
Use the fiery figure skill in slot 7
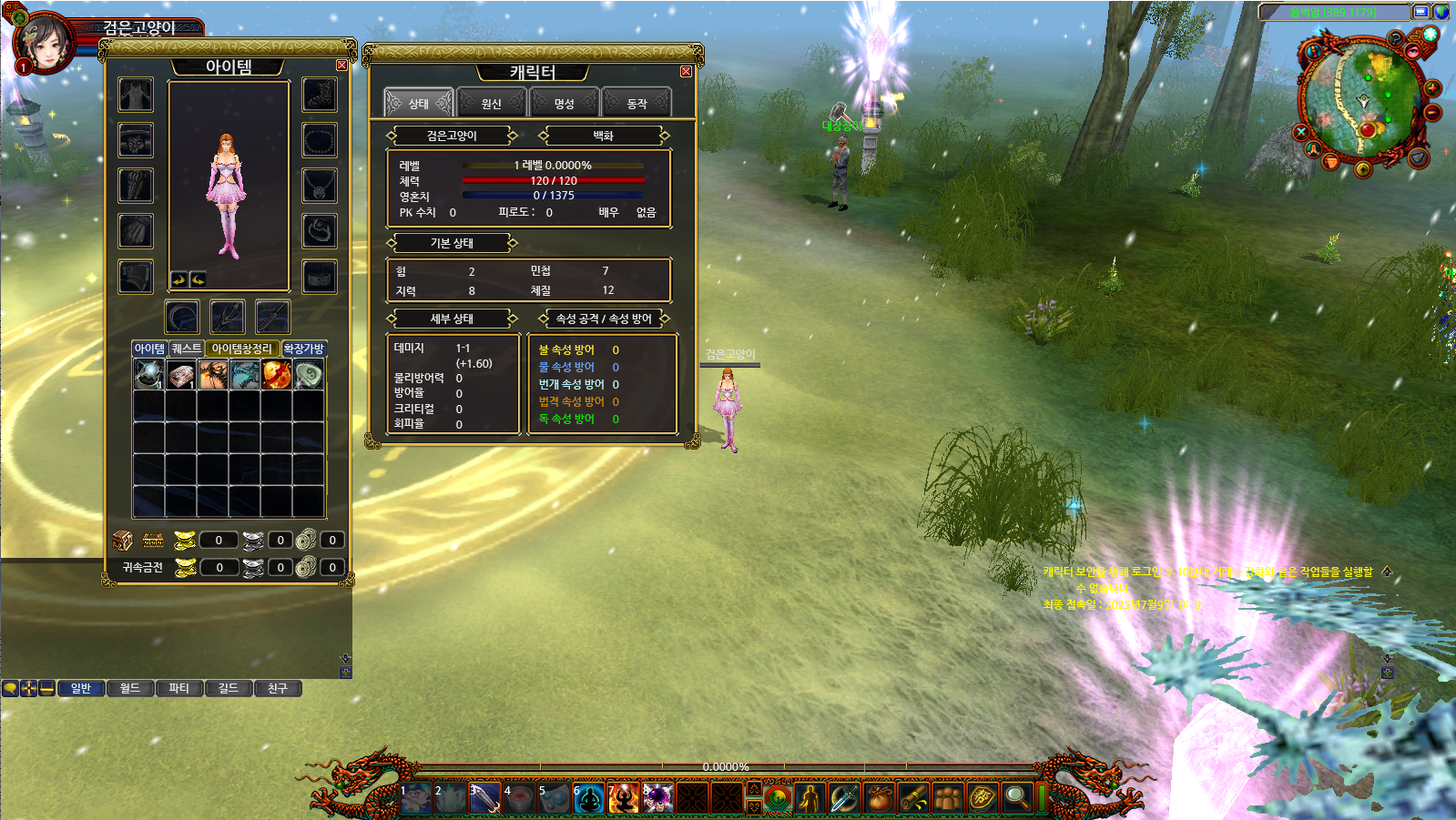pyautogui.click(x=624, y=798)
